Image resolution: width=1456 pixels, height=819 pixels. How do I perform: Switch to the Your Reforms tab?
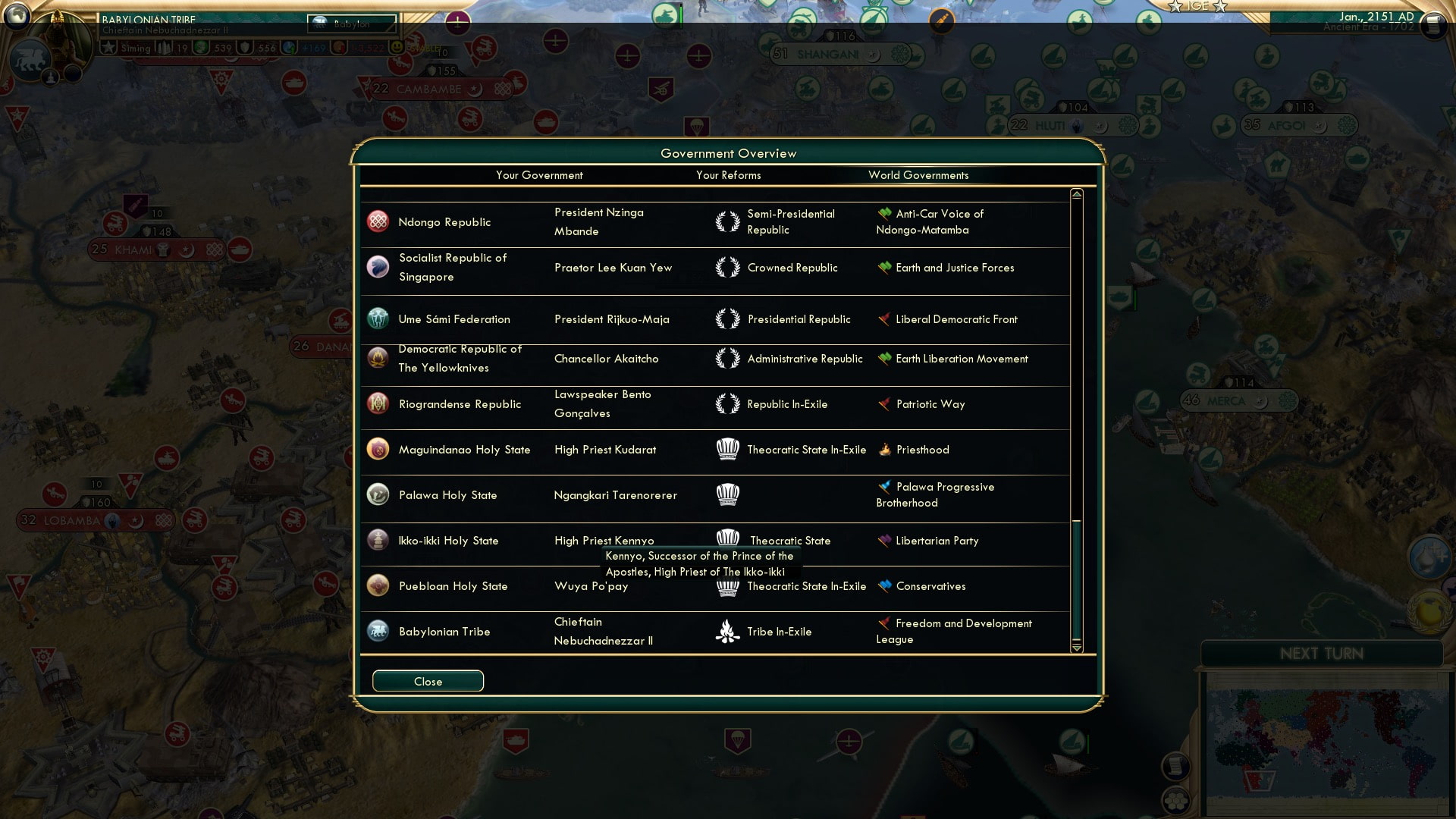pyautogui.click(x=728, y=175)
